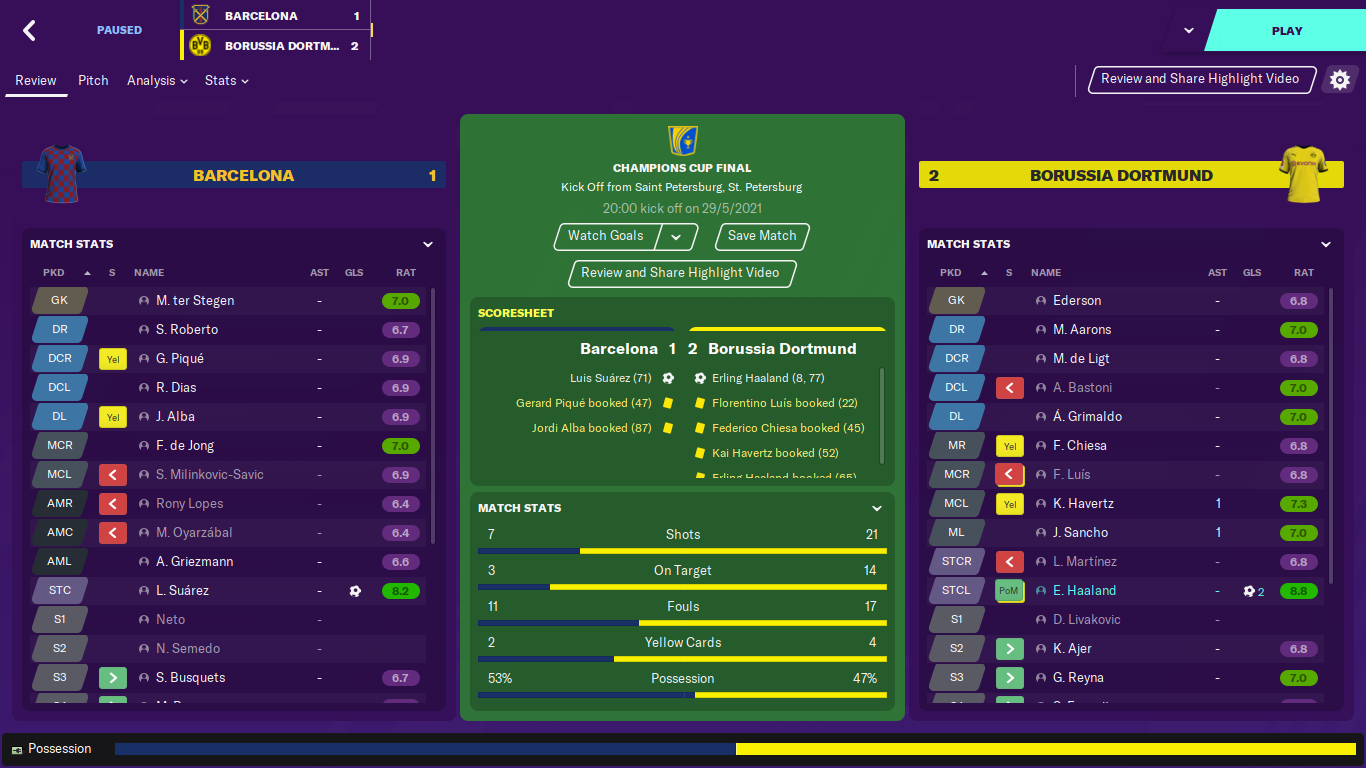
Task: Open the gear settings icon
Action: click(1340, 80)
